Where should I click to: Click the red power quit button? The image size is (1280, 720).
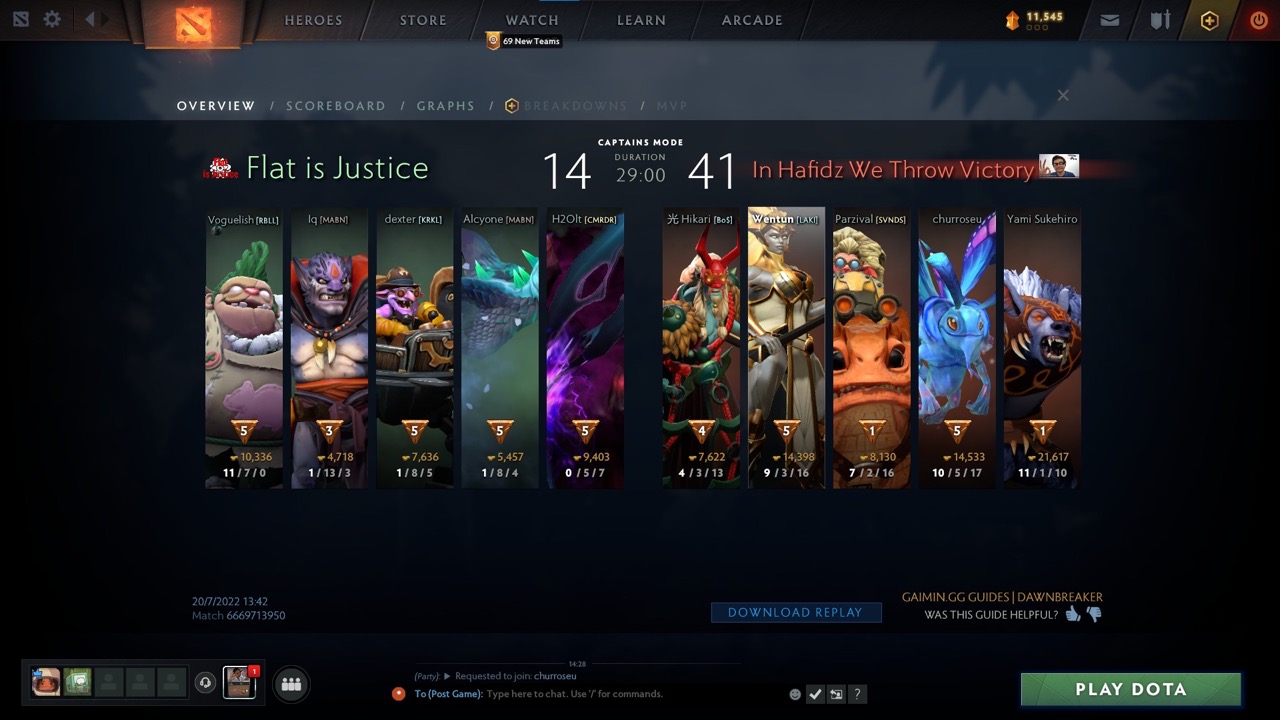coord(1259,20)
